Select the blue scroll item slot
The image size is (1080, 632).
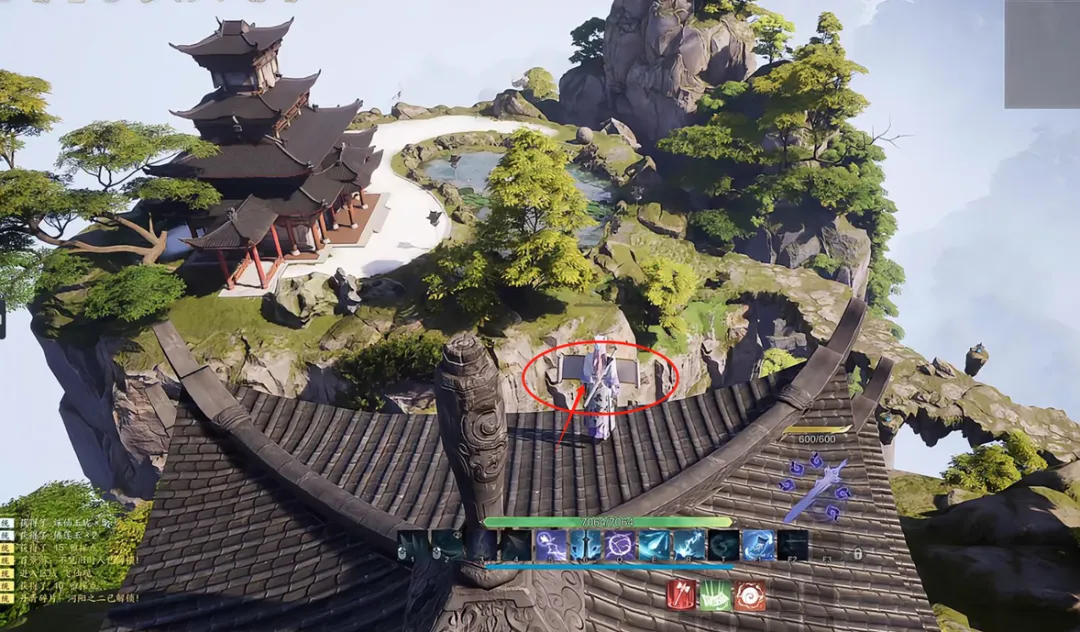tap(758, 545)
